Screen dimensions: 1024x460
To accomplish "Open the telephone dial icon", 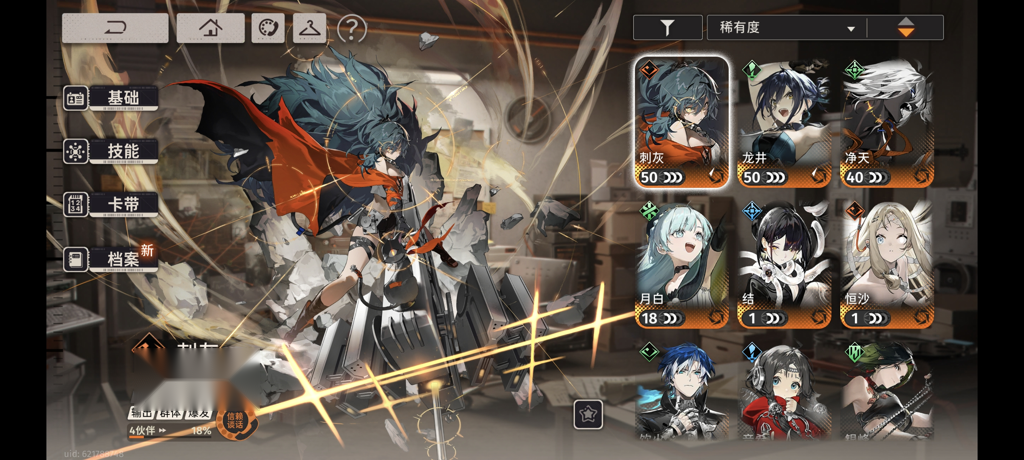I will [x=268, y=28].
